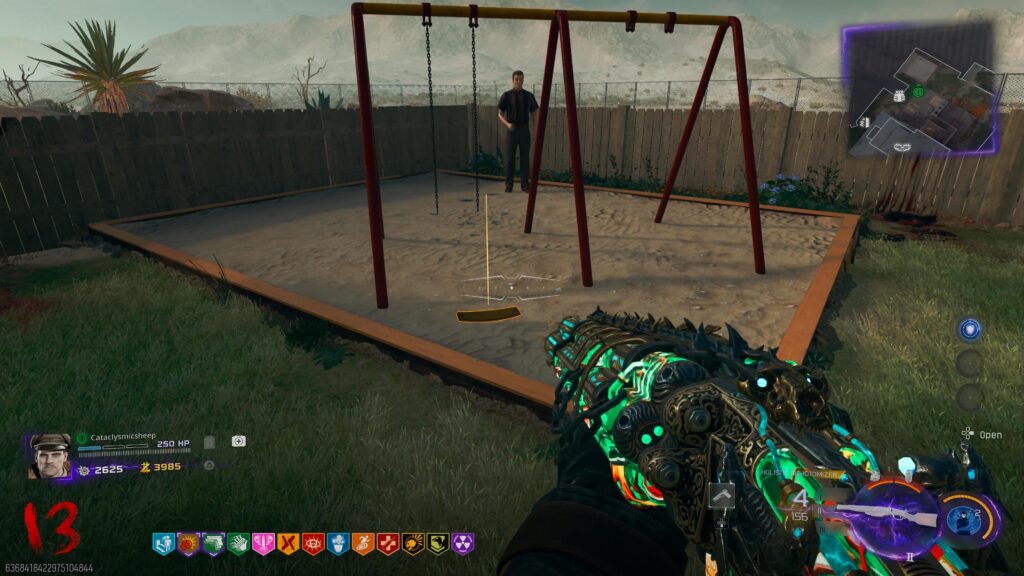The image size is (1024, 576).
Task: Click the medkit icon beside health
Action: coord(238,441)
